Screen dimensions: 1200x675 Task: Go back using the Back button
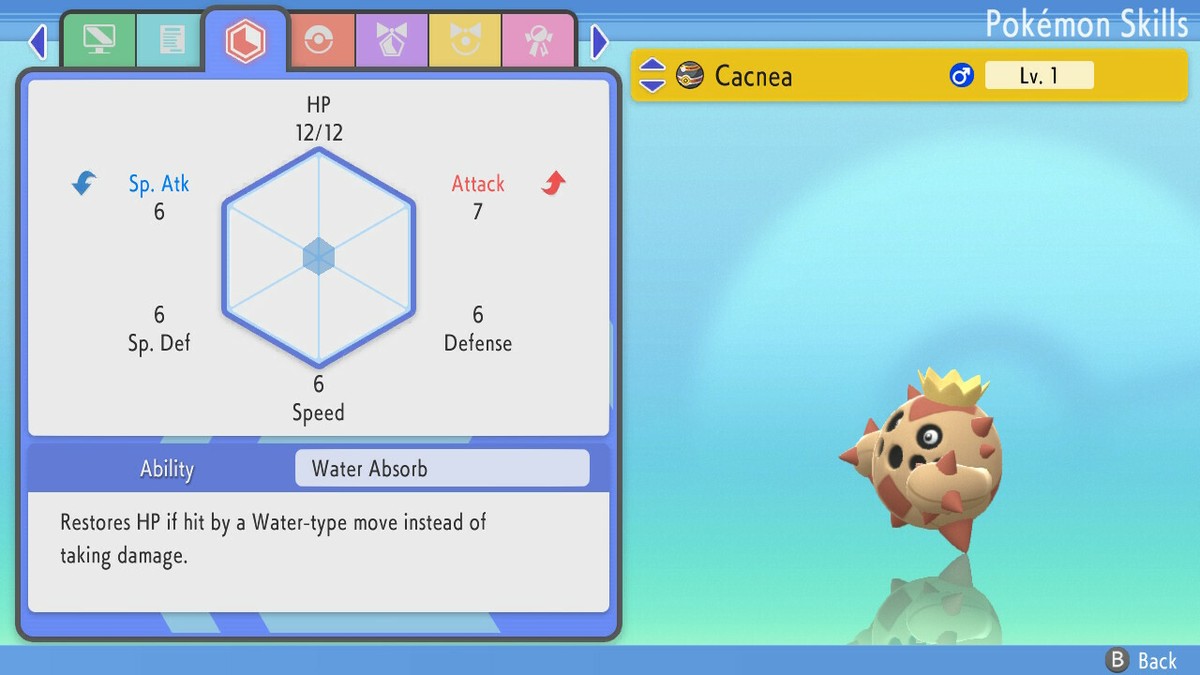tap(1142, 660)
